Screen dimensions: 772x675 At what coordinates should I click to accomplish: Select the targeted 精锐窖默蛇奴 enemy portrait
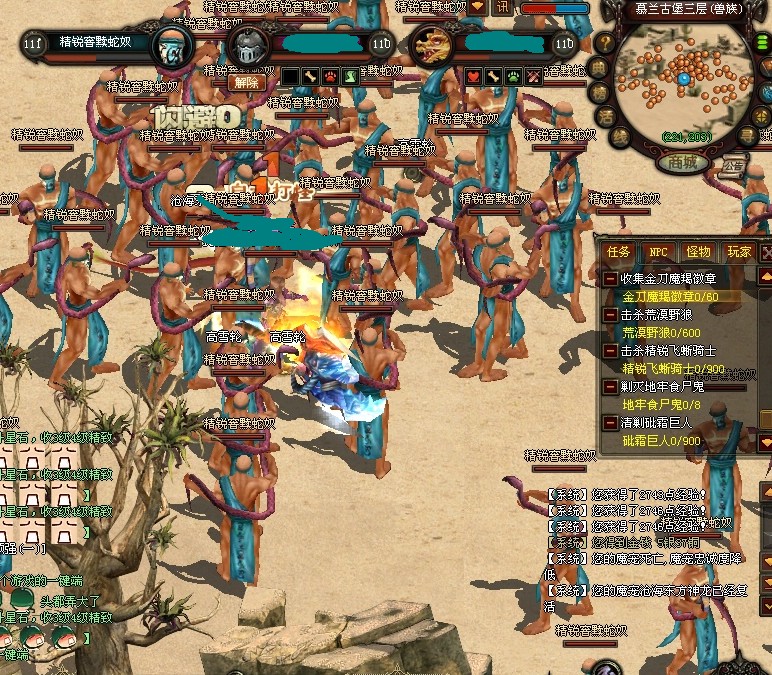click(x=171, y=46)
